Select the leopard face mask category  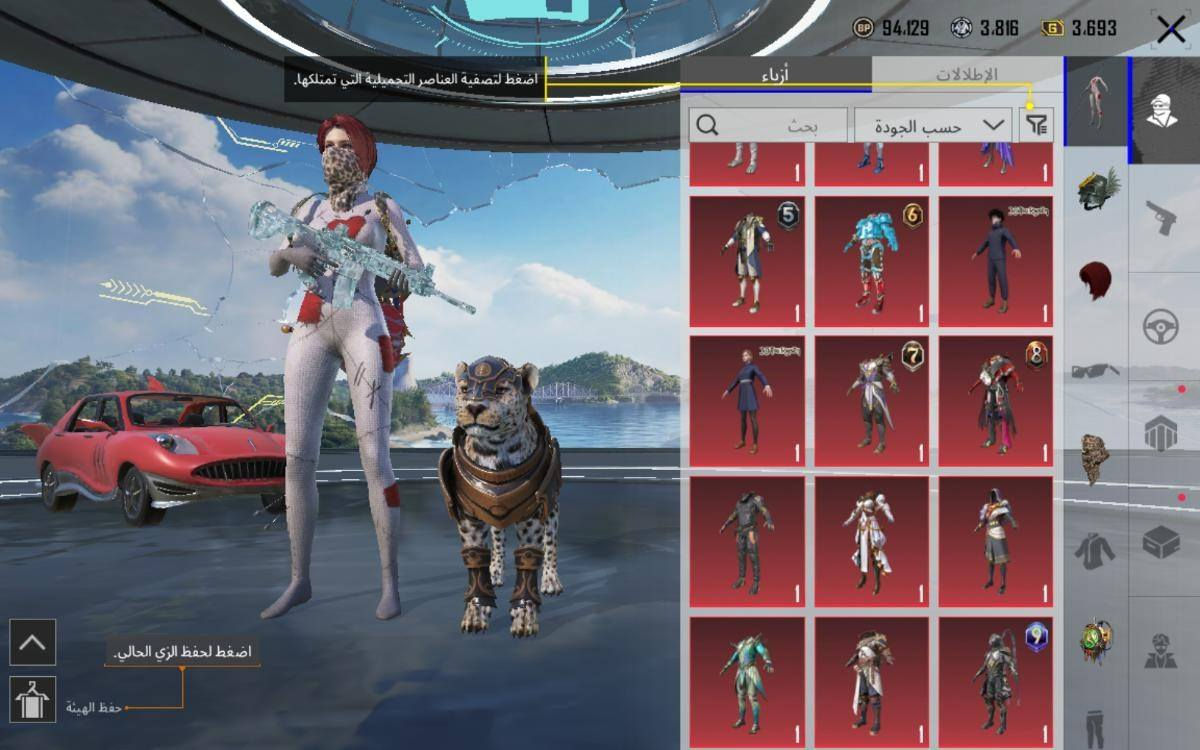1097,459
